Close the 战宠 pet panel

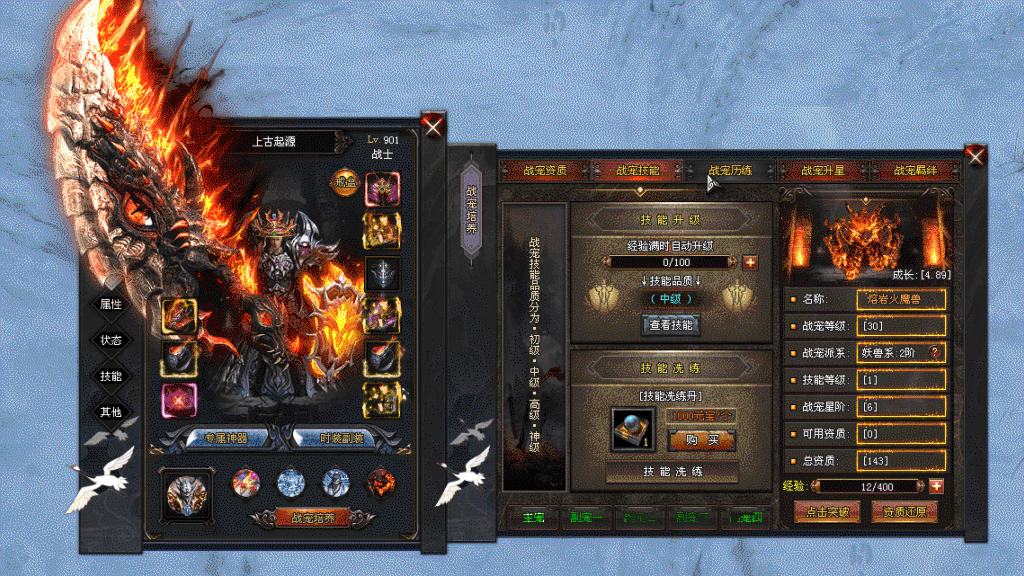(x=975, y=155)
